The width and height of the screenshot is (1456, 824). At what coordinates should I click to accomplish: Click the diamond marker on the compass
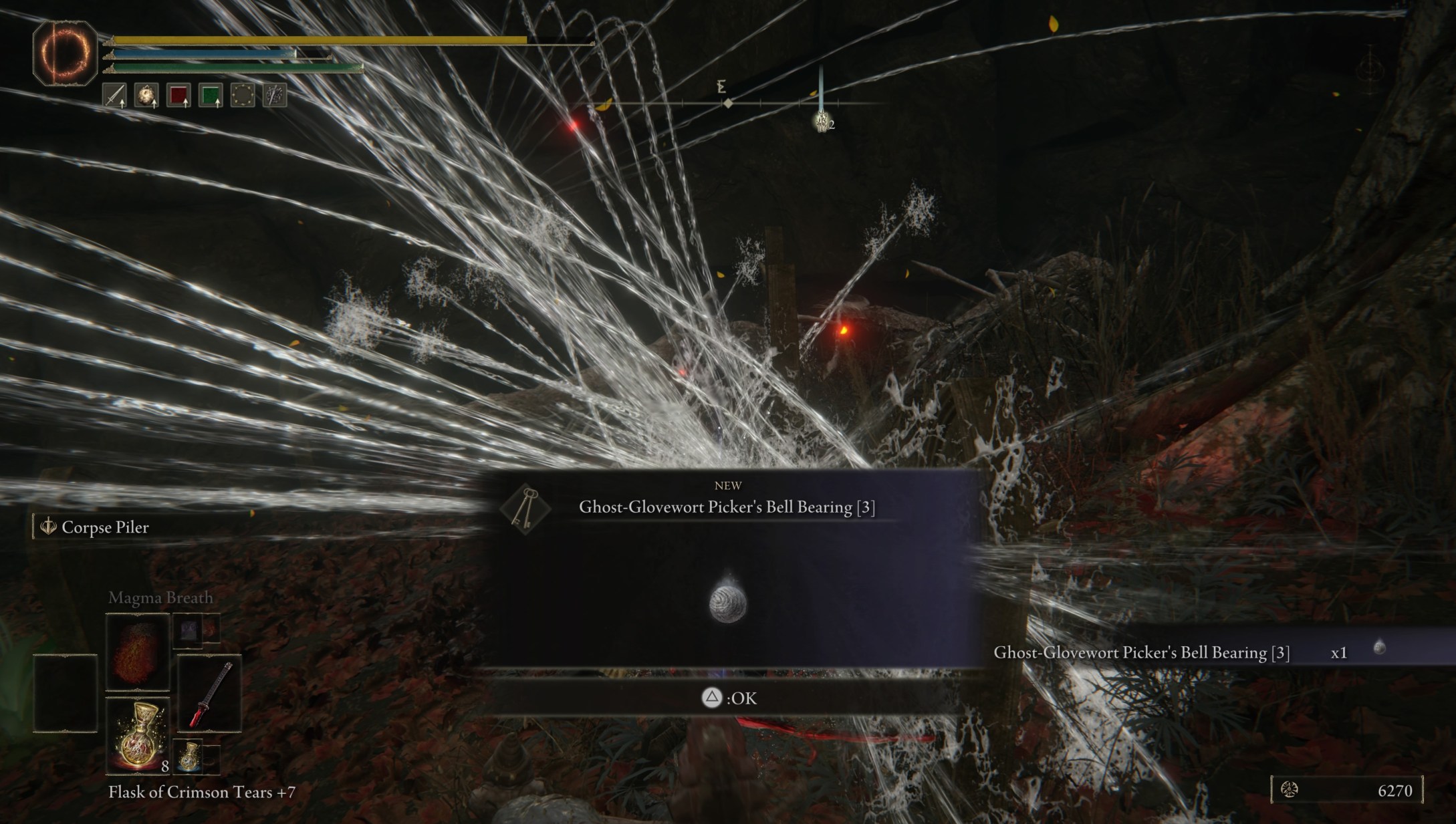(x=727, y=104)
